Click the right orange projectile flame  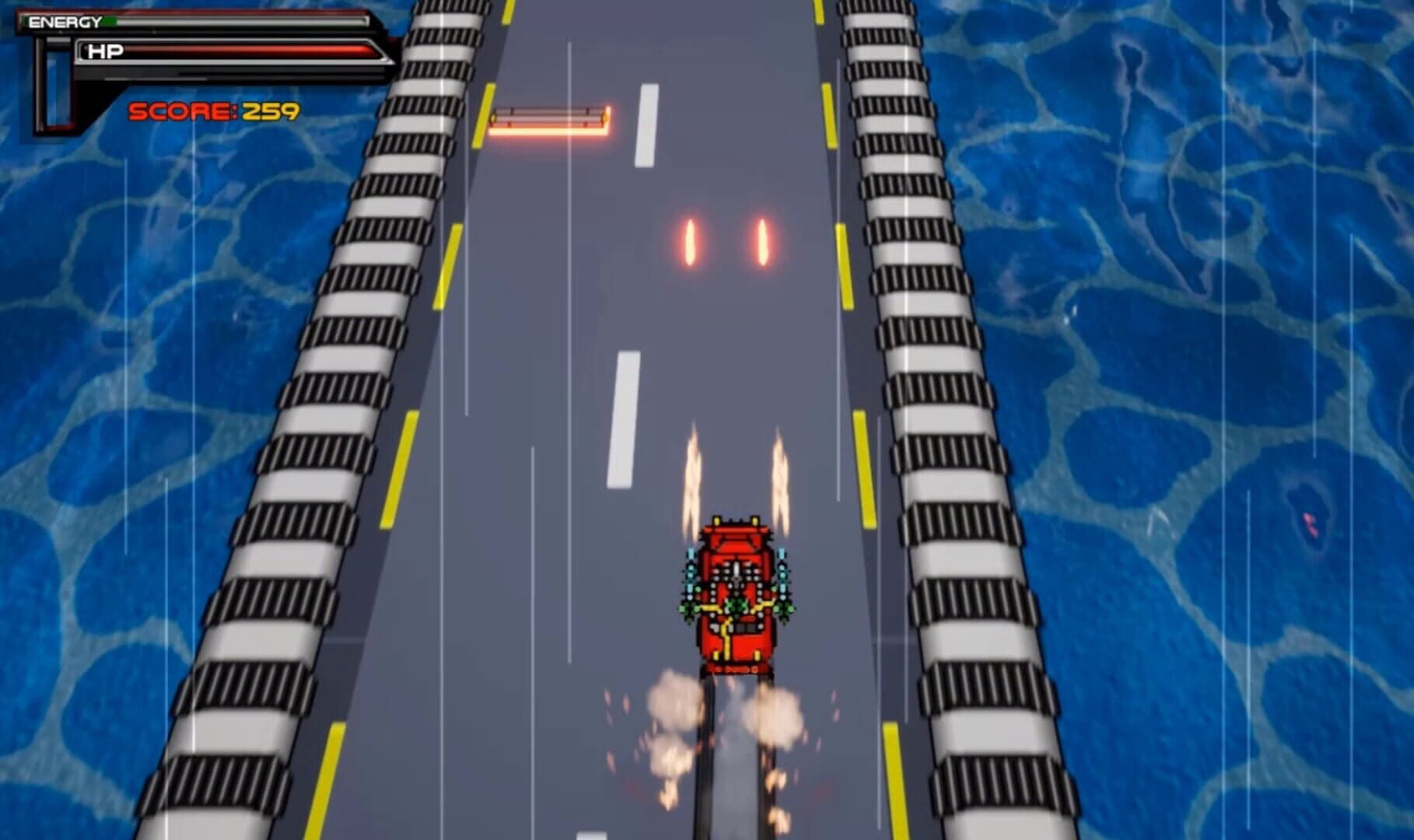(762, 240)
